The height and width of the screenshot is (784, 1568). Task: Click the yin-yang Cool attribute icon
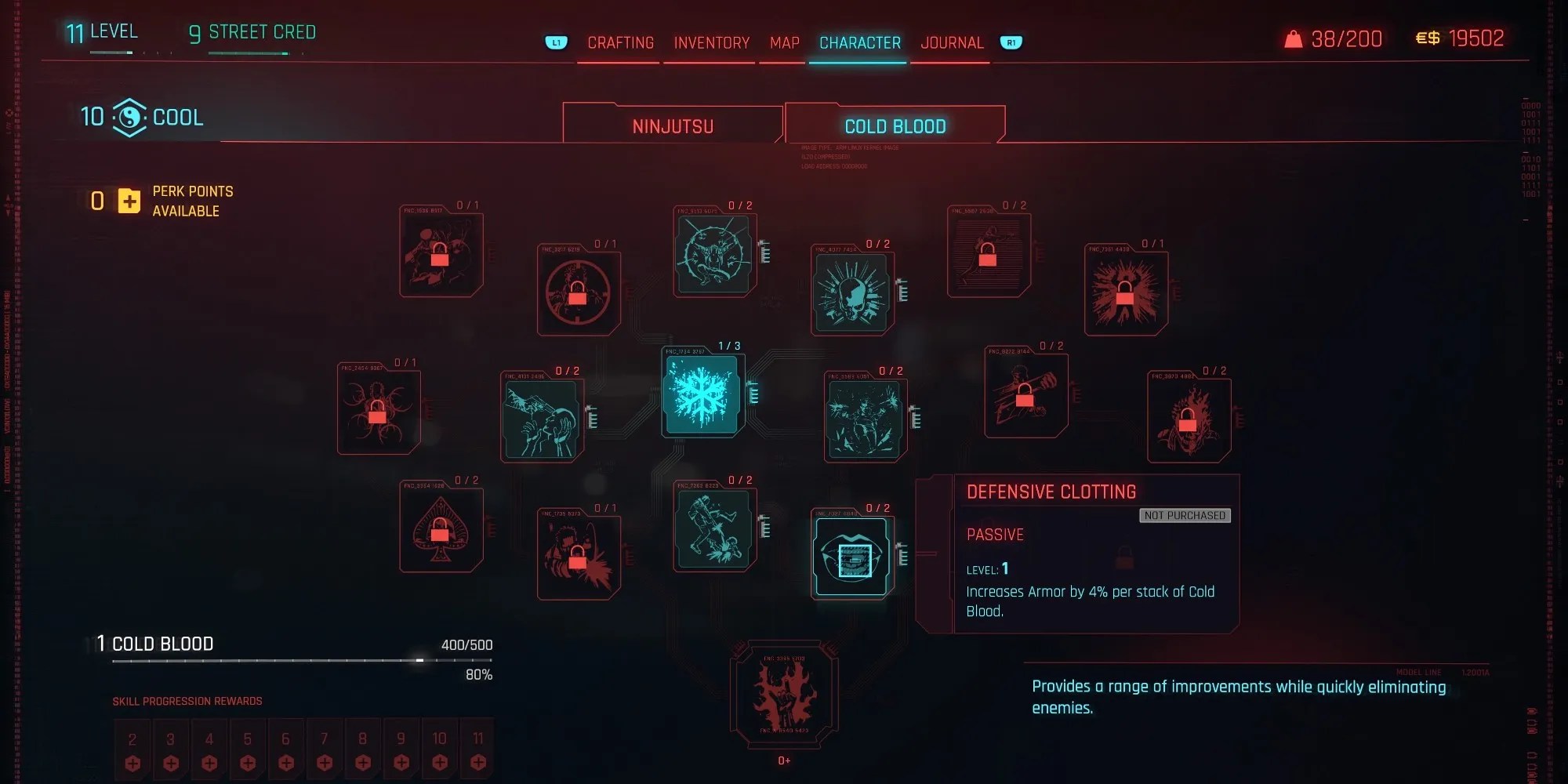130,117
